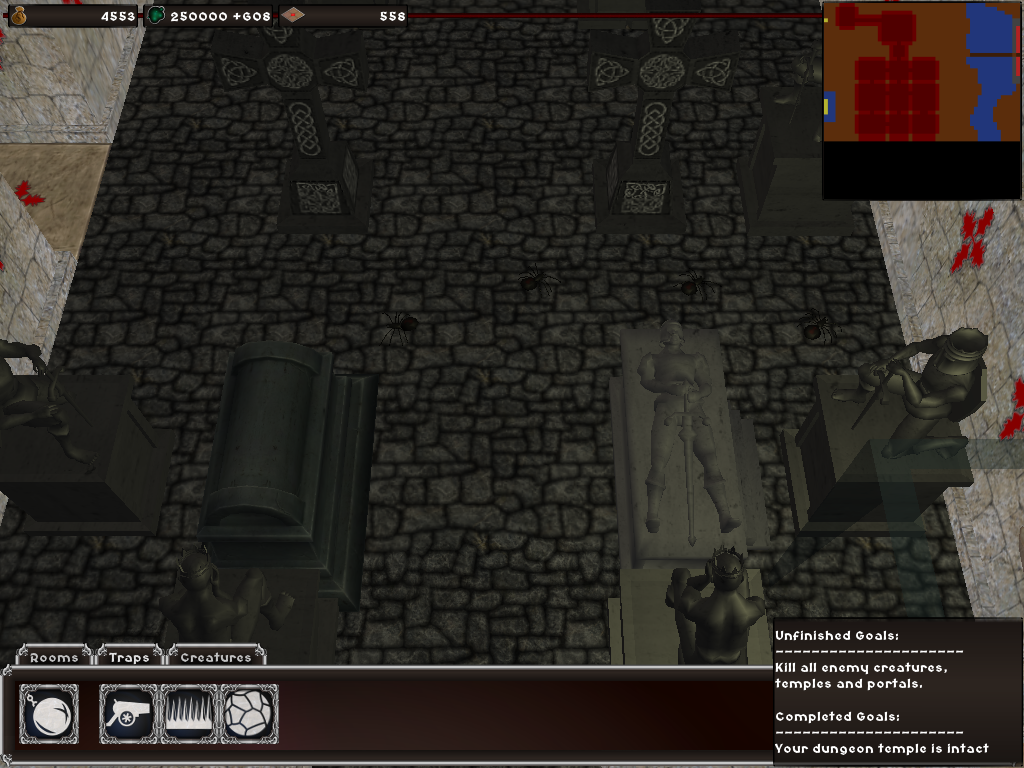Viewport: 1024px width, 768px height.
Task: Show the Creatures tab
Action: coord(216,657)
